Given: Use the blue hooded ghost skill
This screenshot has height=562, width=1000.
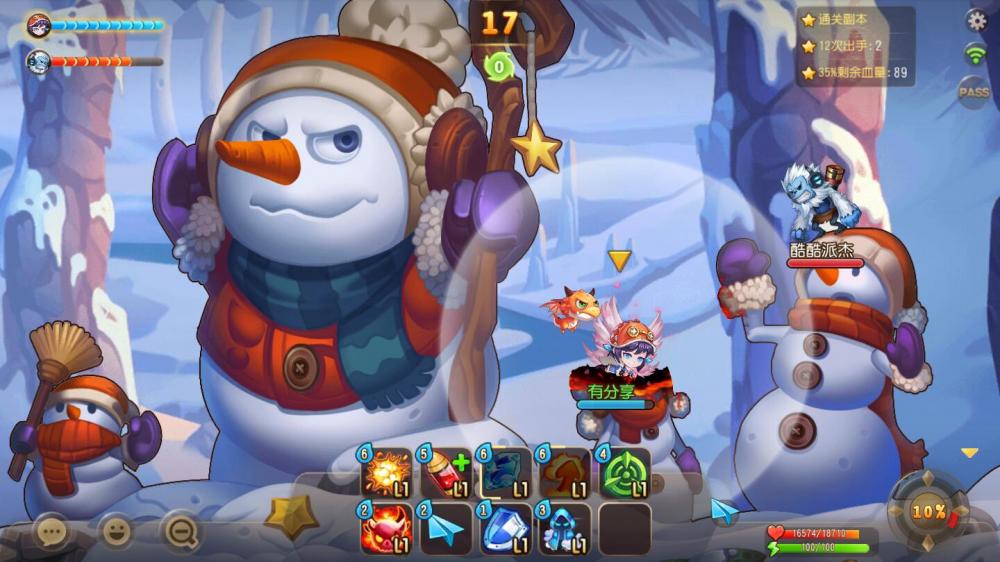Looking at the screenshot, I should (x=566, y=529).
